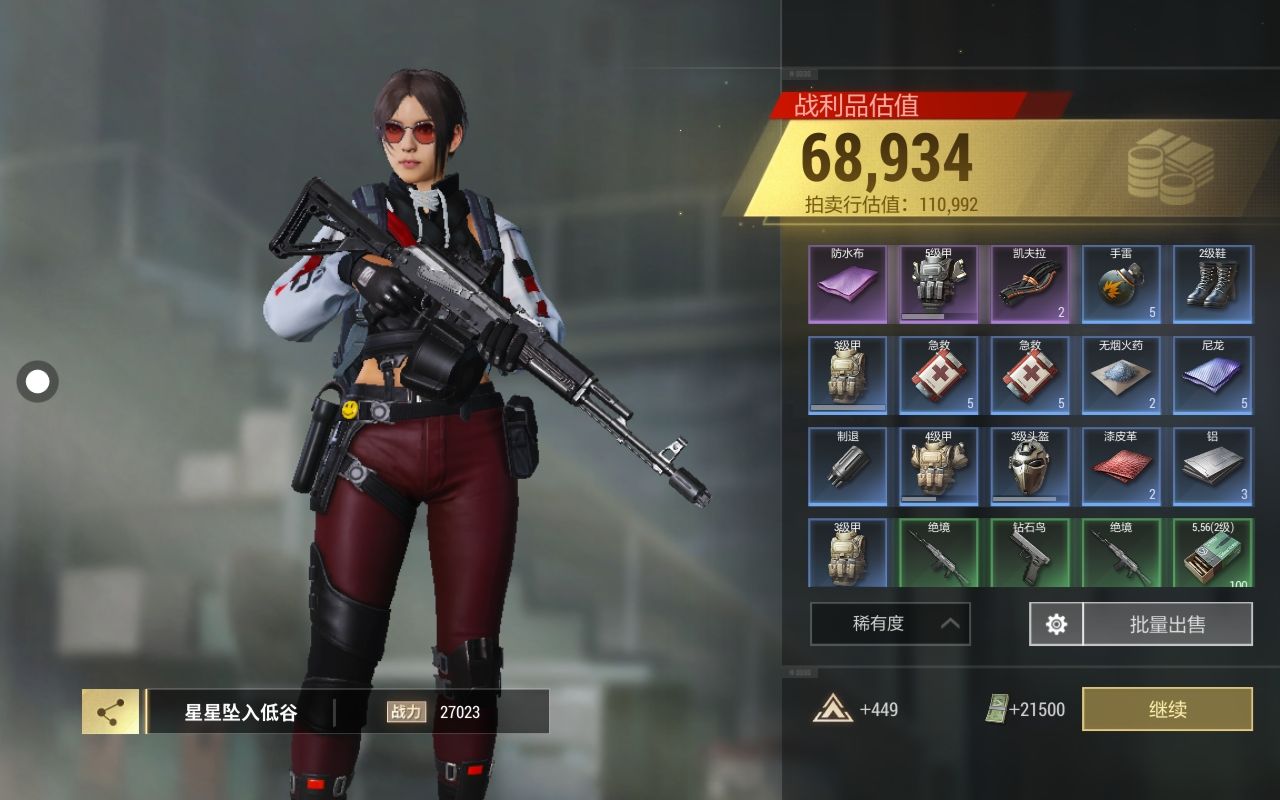Select the 4级甲 armor slot

pyautogui.click(x=939, y=466)
